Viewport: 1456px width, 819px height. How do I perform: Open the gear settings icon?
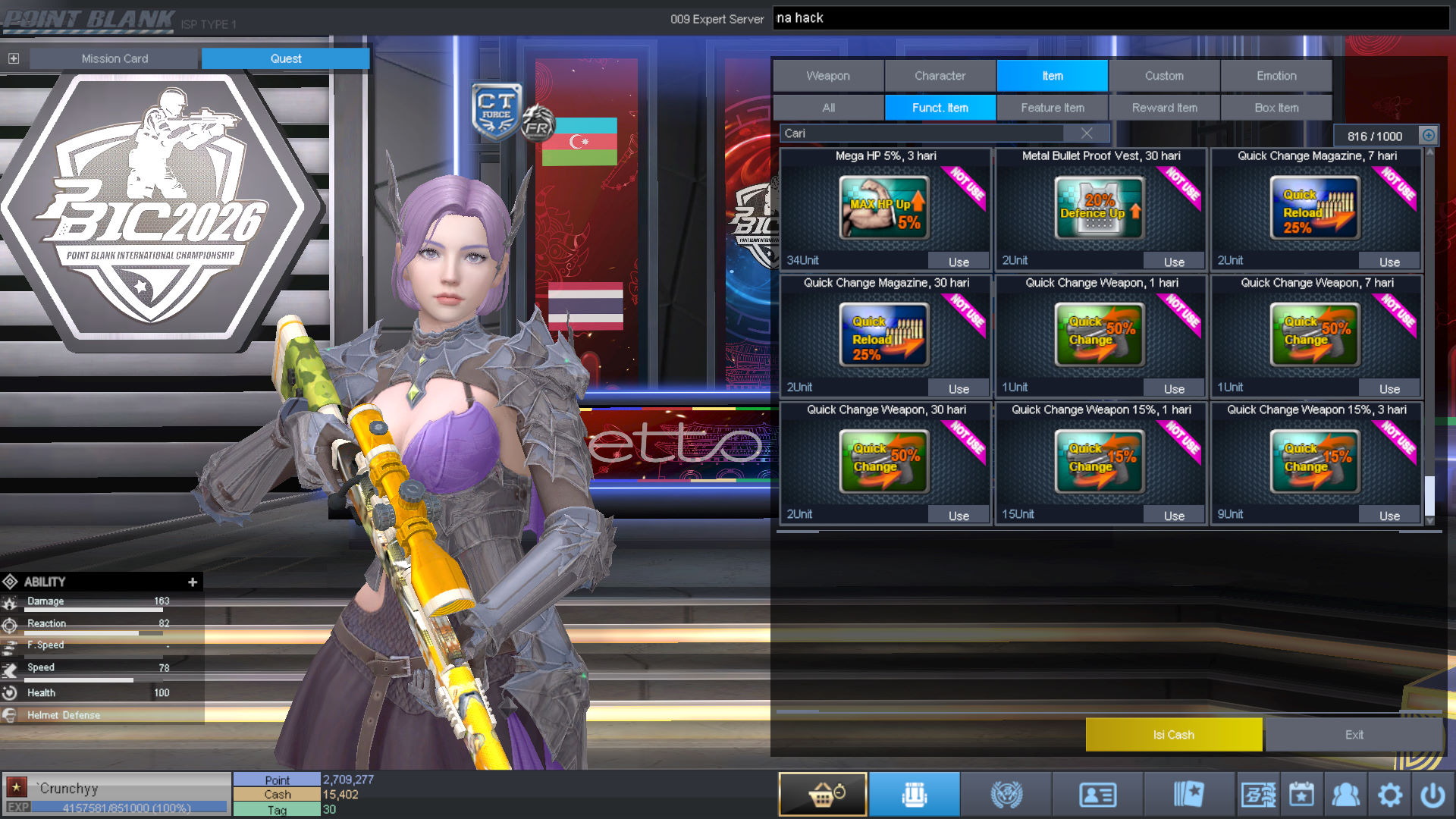pos(1389,794)
